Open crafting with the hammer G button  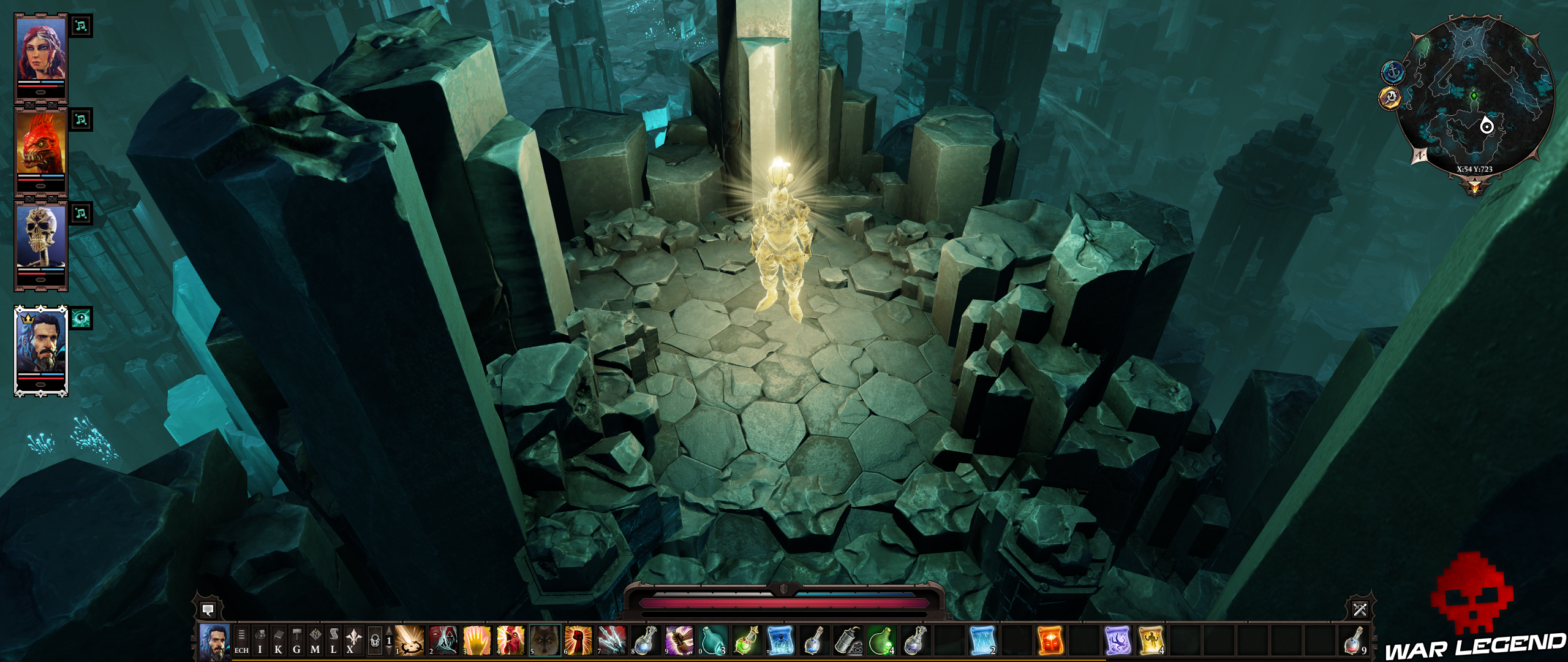tap(297, 641)
